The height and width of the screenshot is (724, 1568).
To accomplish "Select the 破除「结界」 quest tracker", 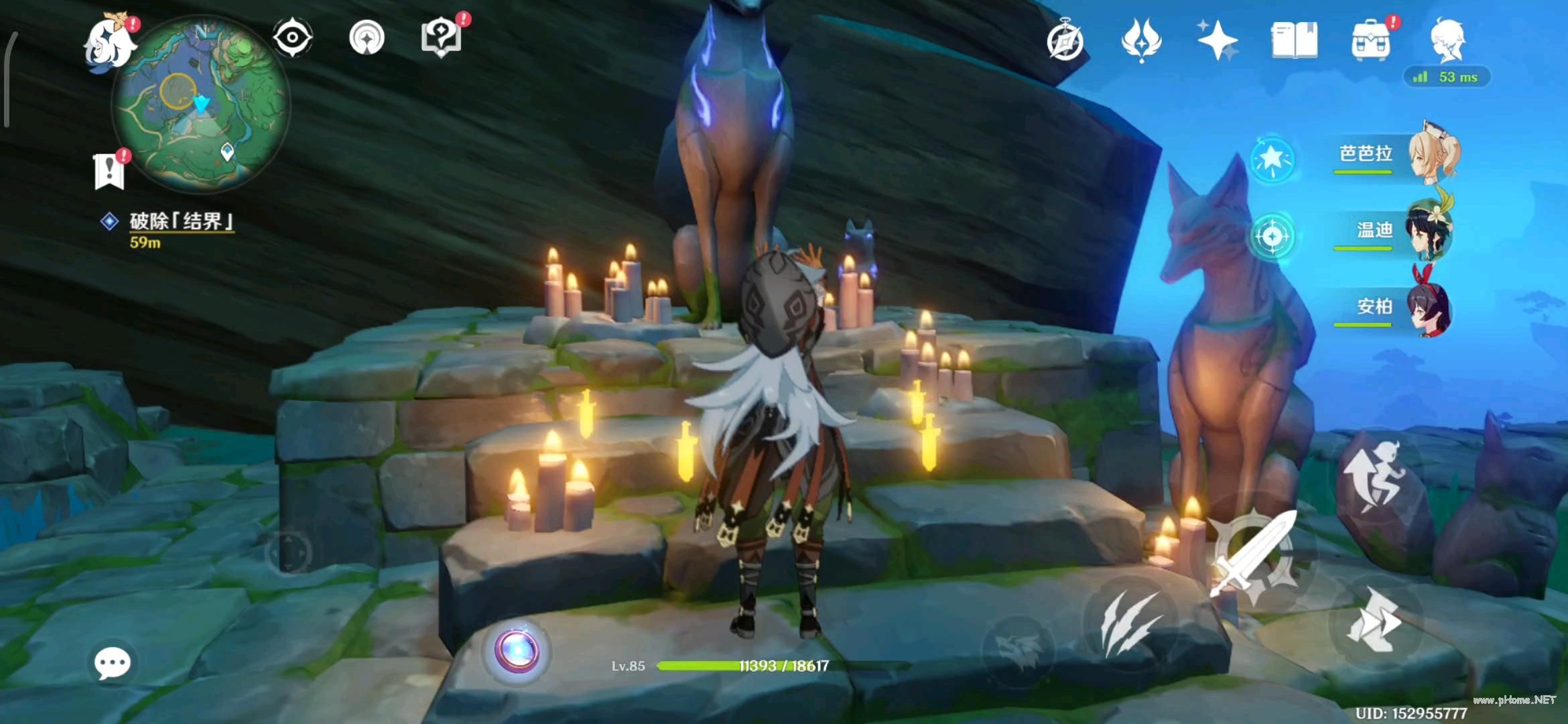I will 180,221.
